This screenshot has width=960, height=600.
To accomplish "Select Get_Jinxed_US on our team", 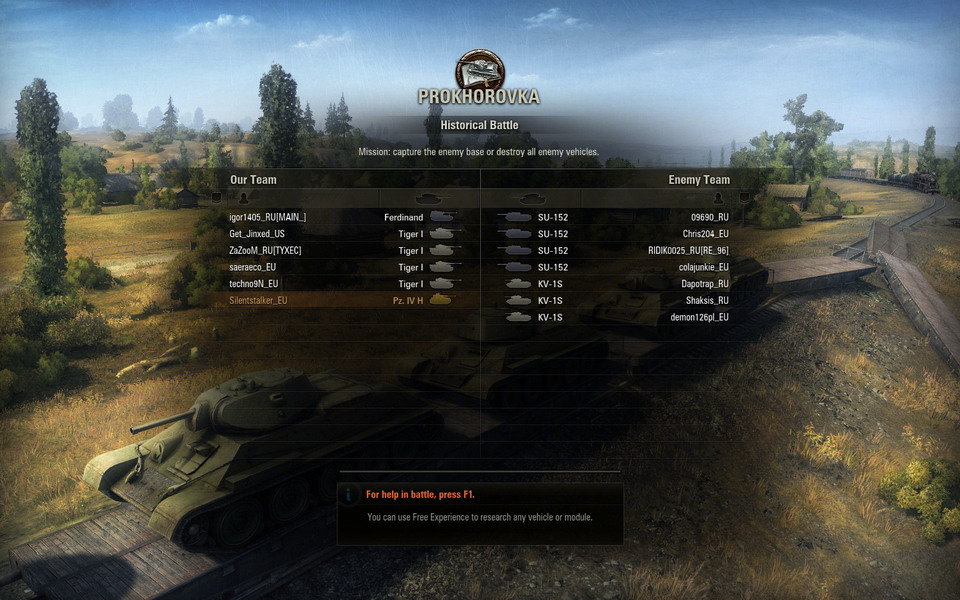I will pos(257,234).
